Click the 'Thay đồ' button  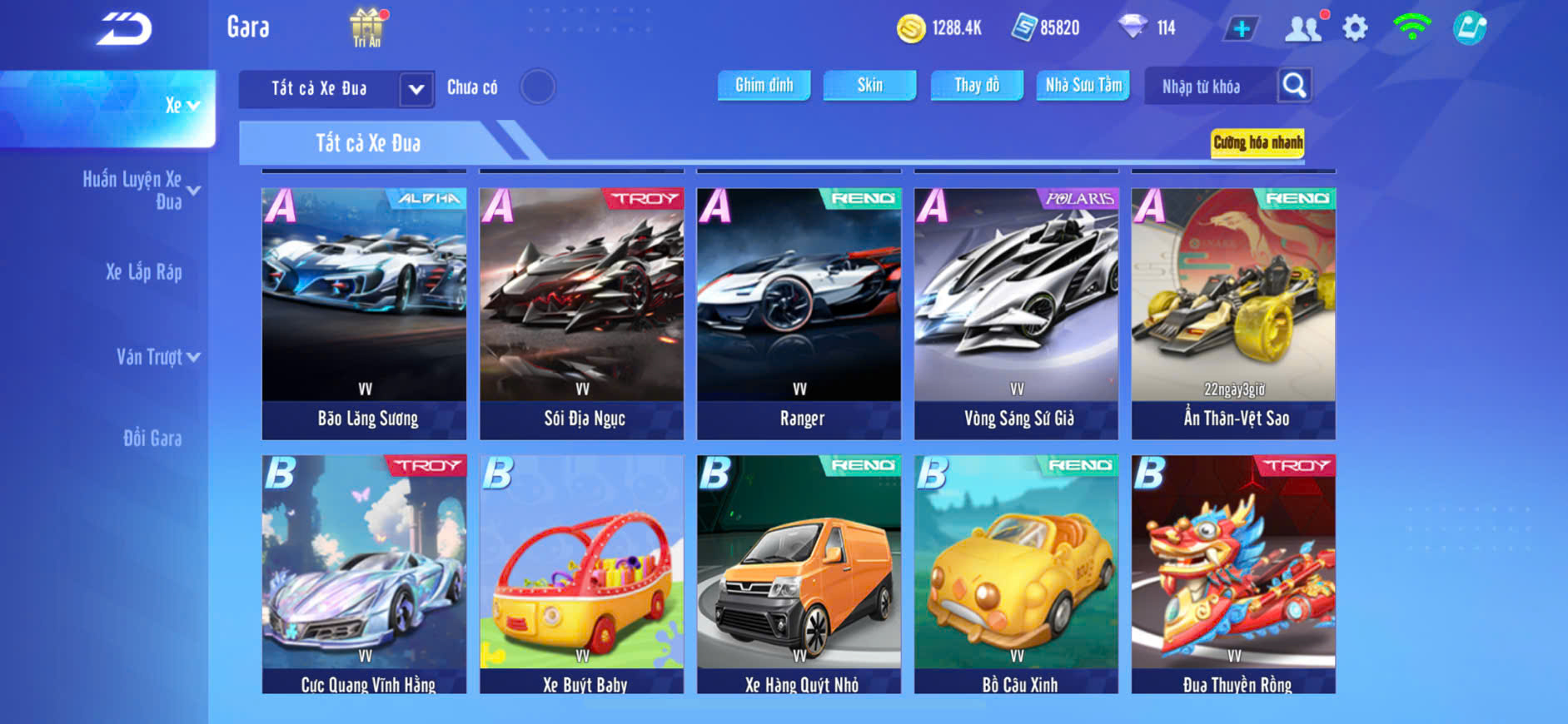(977, 85)
